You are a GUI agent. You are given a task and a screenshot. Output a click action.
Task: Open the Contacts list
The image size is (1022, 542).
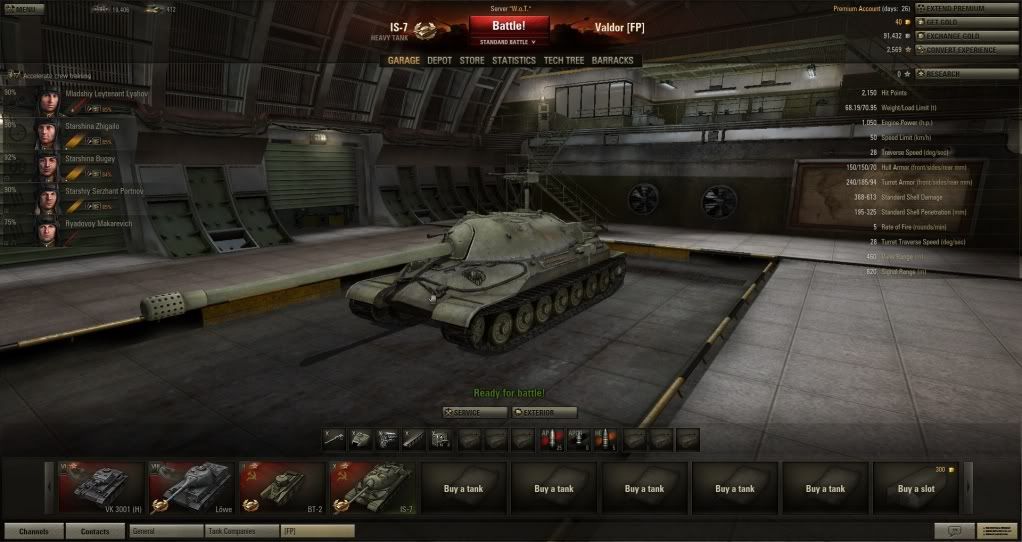pyautogui.click(x=95, y=531)
